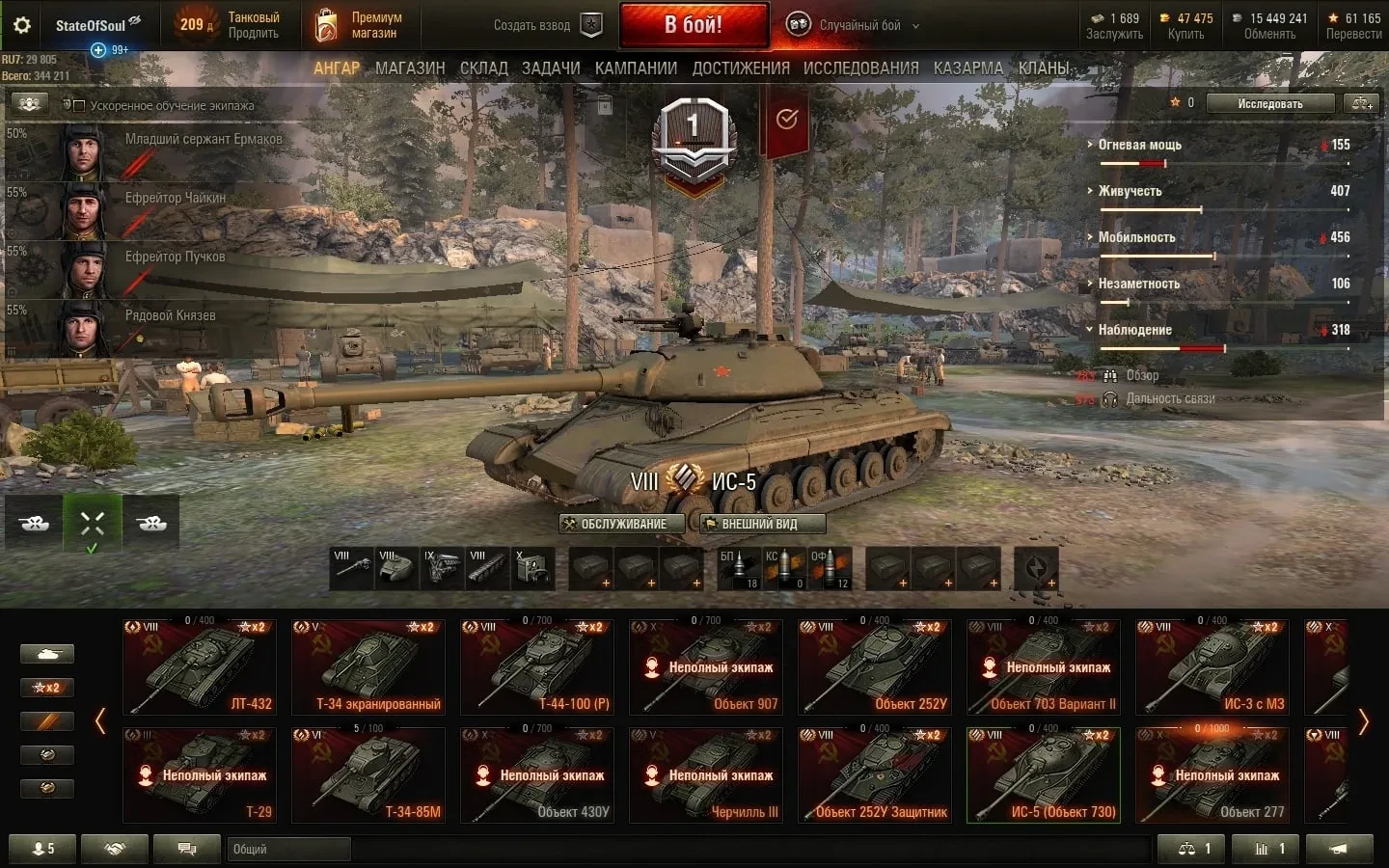
Task: Click the Исследовать button
Action: click(1269, 103)
